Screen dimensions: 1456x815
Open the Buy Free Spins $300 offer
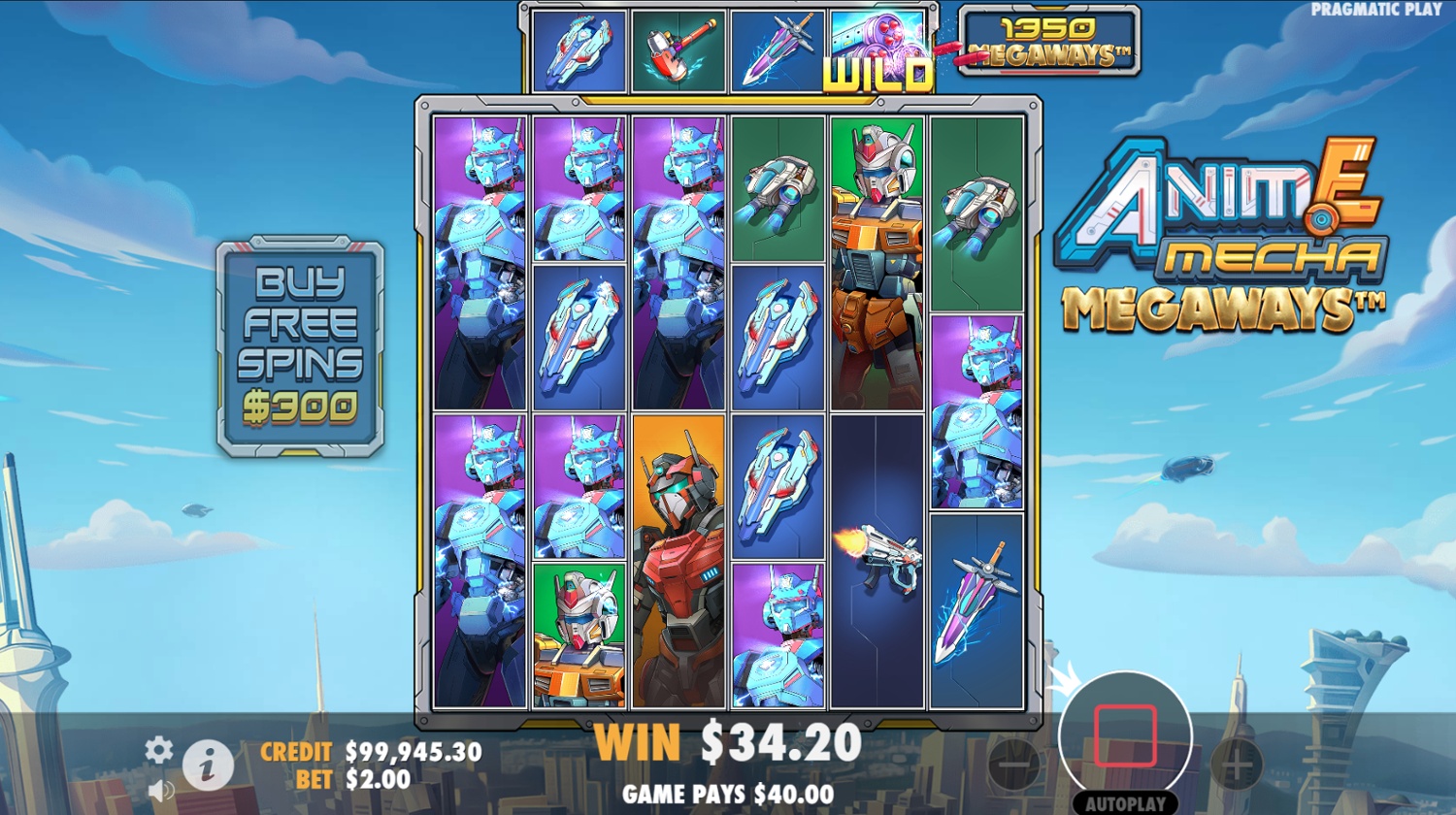pos(300,345)
